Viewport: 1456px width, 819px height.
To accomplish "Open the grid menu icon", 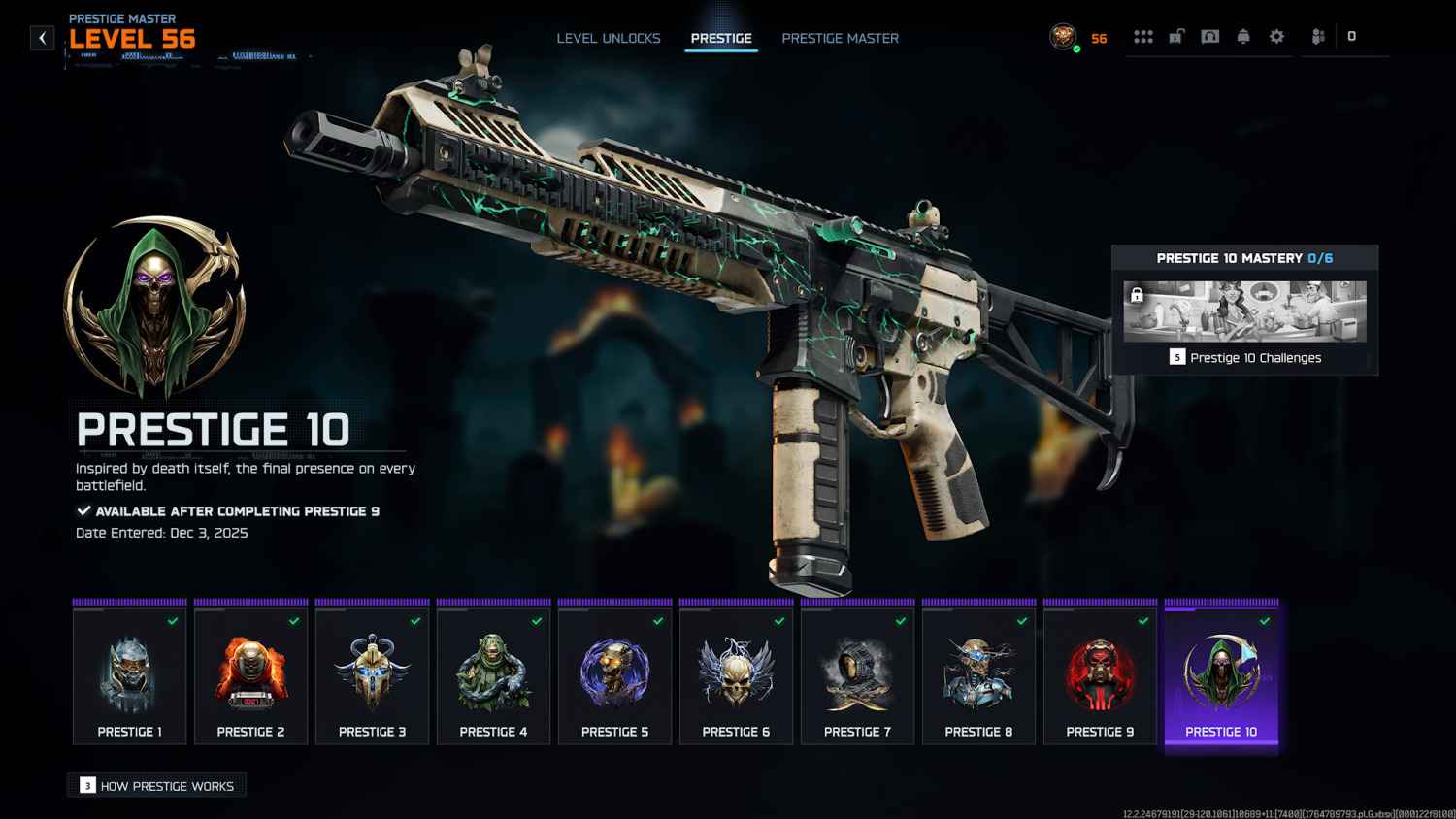I will 1143,37.
